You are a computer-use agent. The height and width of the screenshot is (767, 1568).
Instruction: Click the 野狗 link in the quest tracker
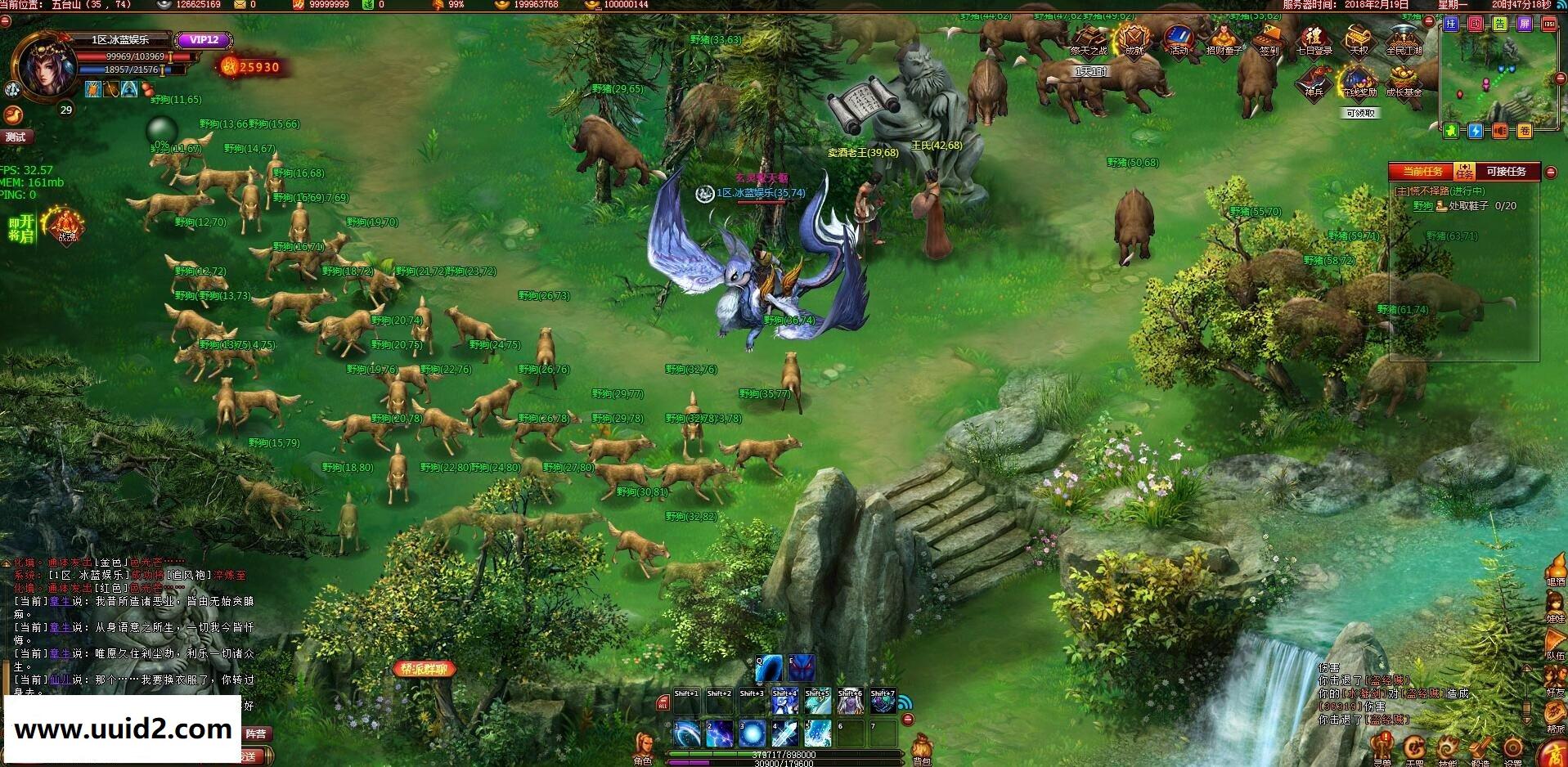(x=1422, y=206)
